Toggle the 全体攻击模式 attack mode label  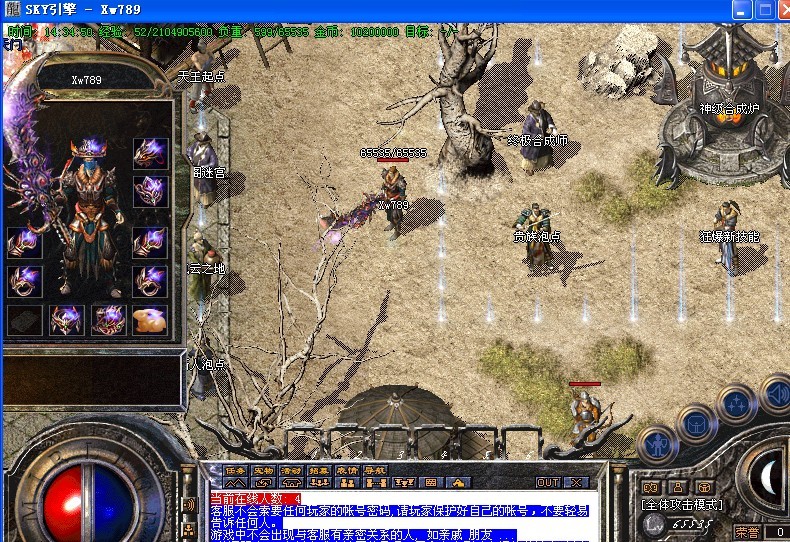[685, 506]
